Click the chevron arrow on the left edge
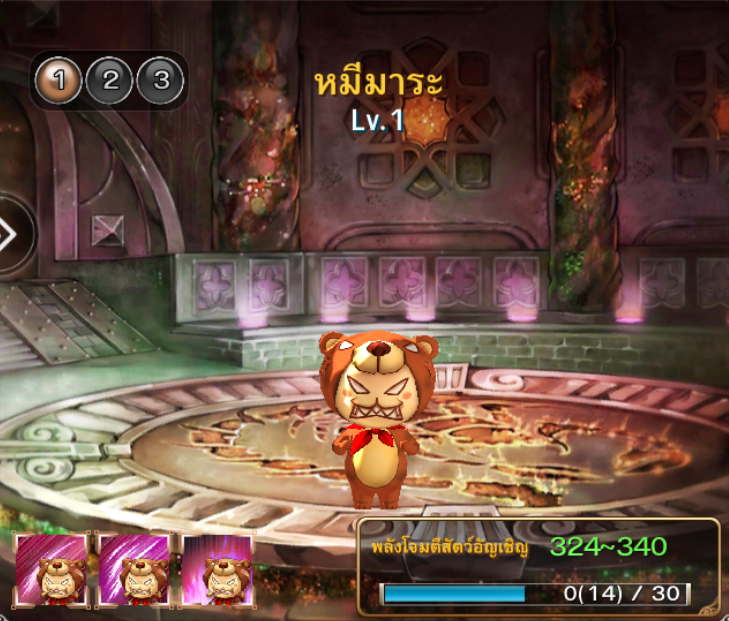729x621 pixels. coord(10,235)
